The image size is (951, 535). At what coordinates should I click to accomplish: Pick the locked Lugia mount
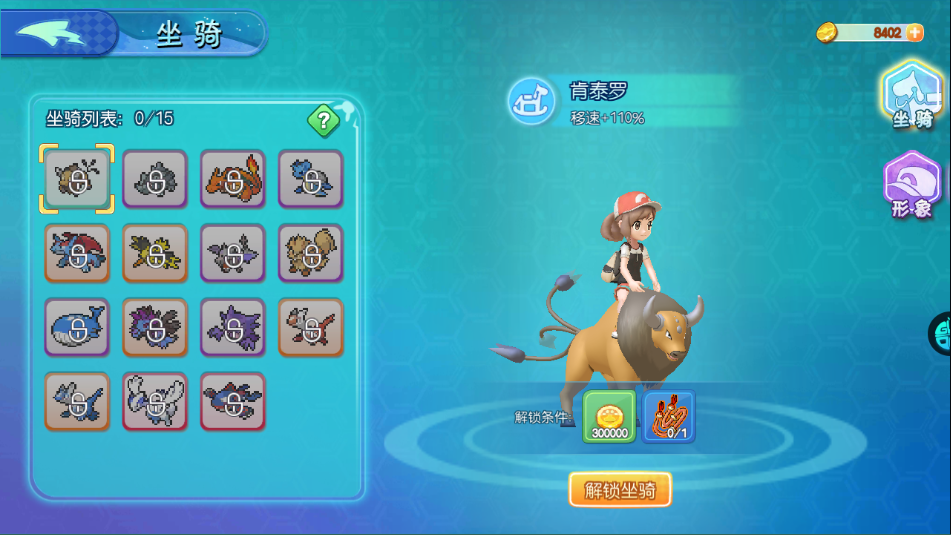[155, 401]
